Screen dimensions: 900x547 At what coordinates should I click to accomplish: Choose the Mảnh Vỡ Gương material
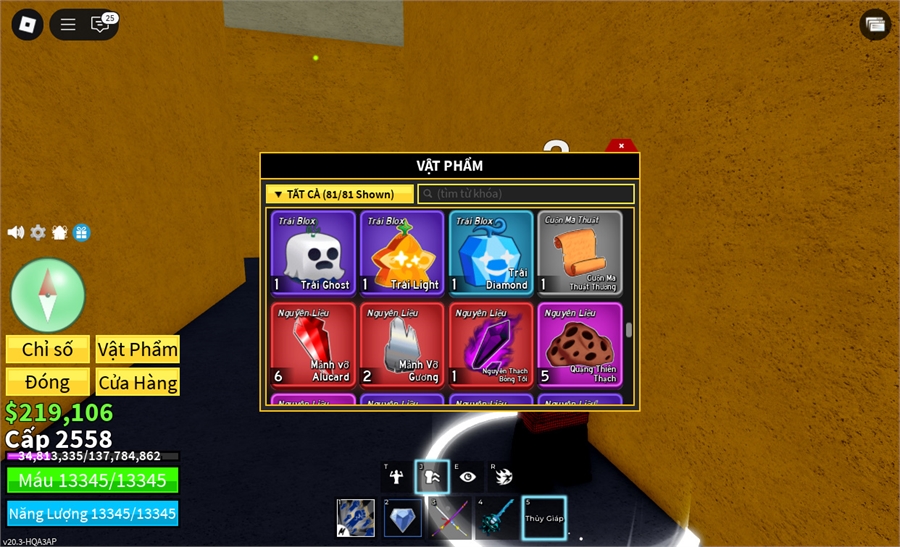pos(402,345)
